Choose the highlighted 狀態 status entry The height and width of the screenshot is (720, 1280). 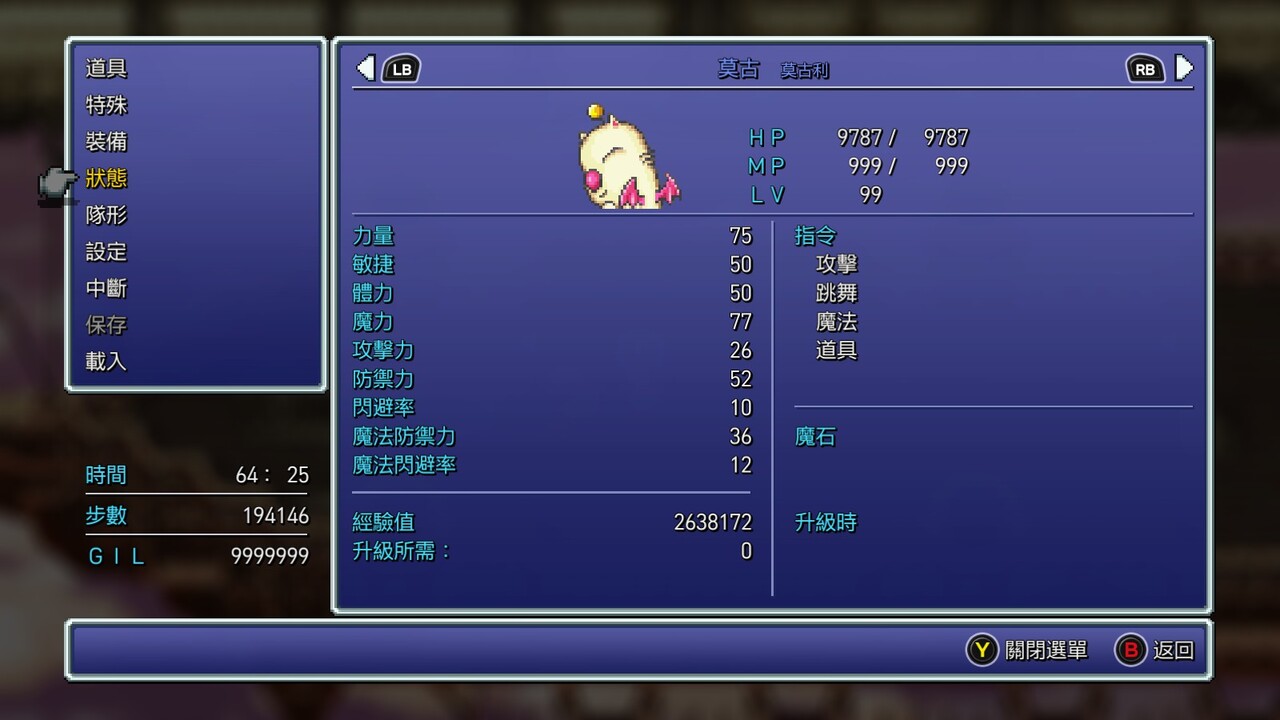coord(106,179)
